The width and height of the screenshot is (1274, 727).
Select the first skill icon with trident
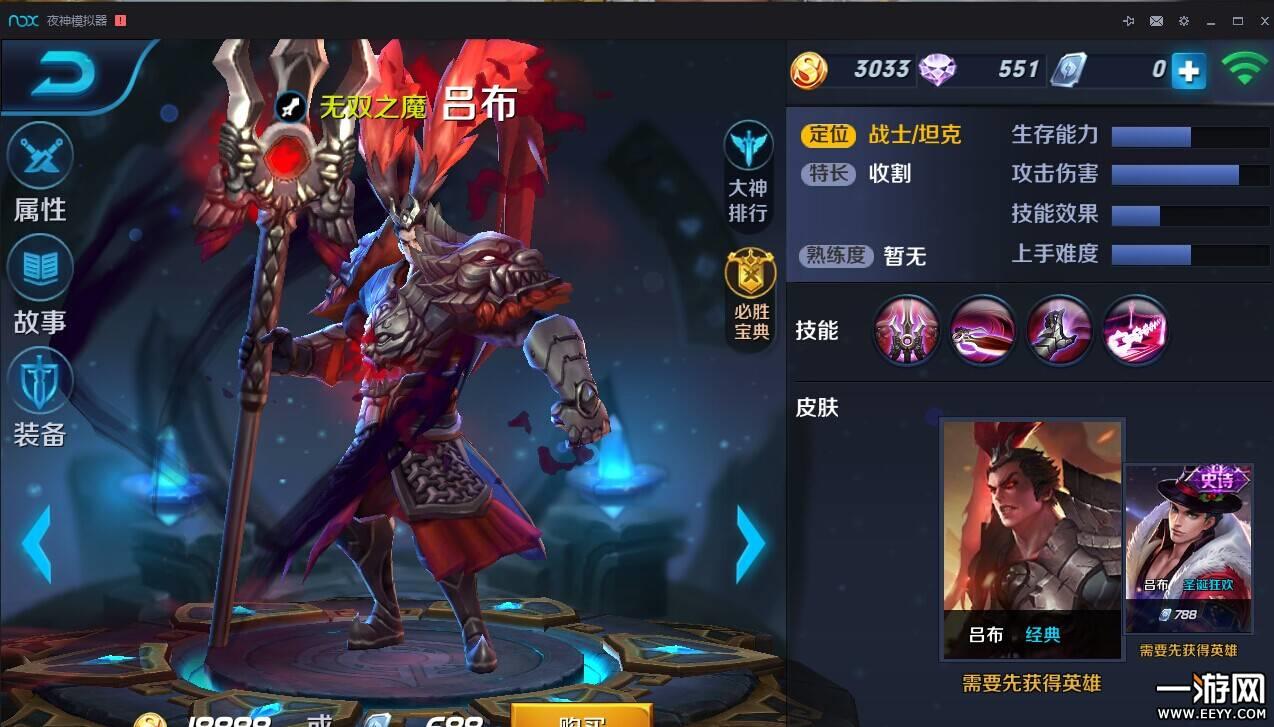tap(906, 329)
